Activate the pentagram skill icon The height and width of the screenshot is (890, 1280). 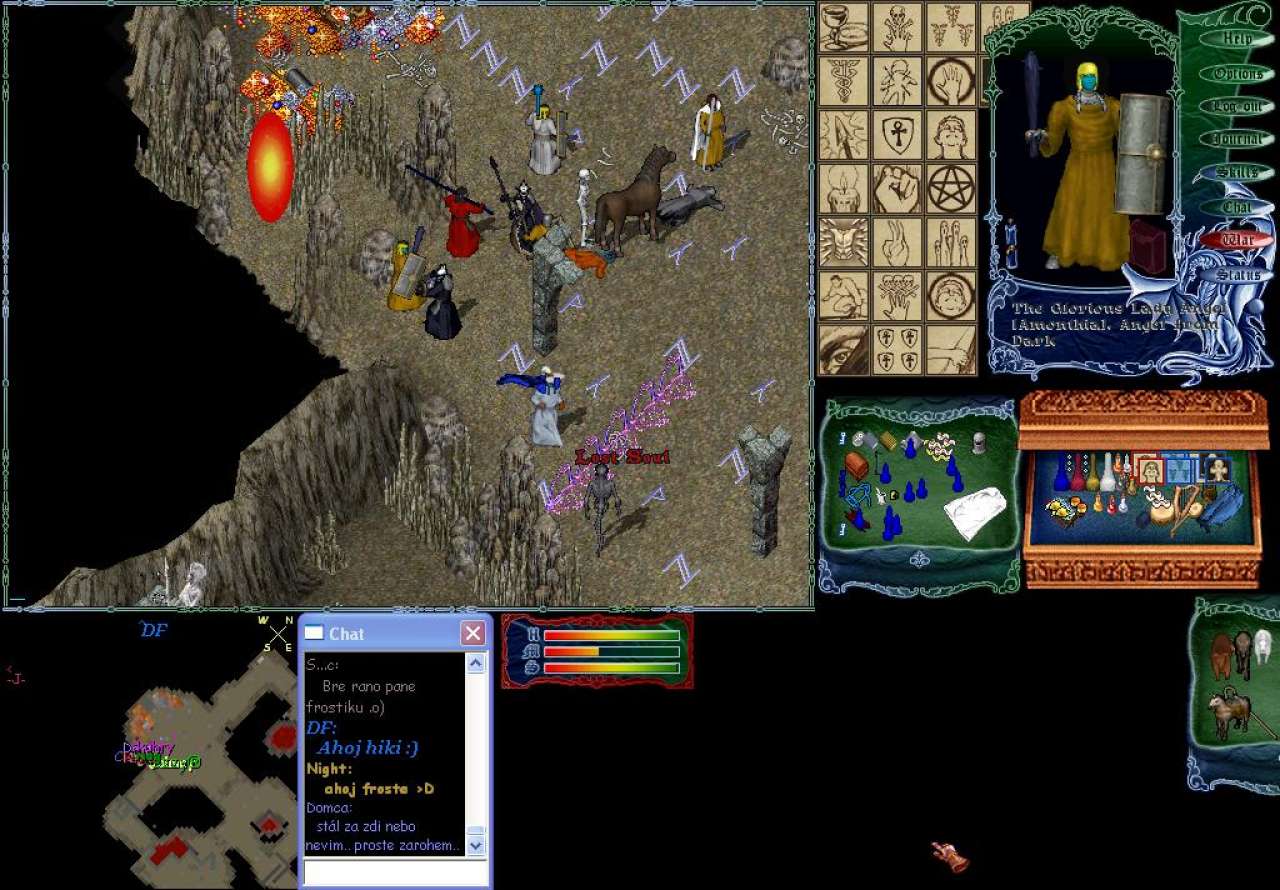951,188
